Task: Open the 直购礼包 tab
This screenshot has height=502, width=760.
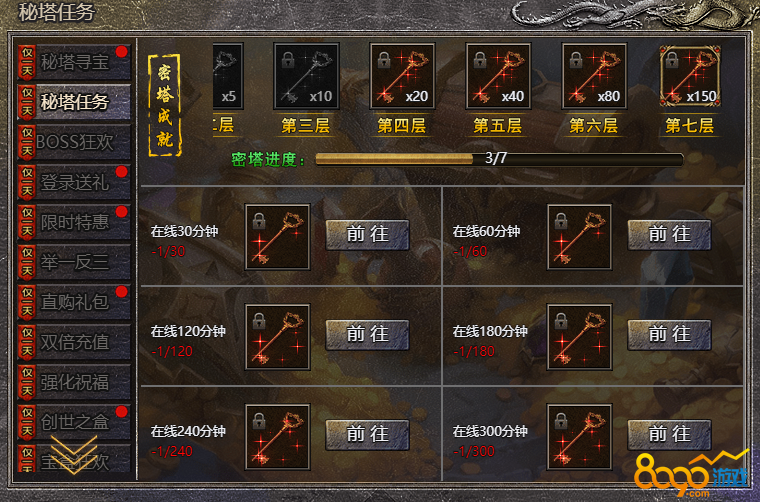Action: (74, 302)
